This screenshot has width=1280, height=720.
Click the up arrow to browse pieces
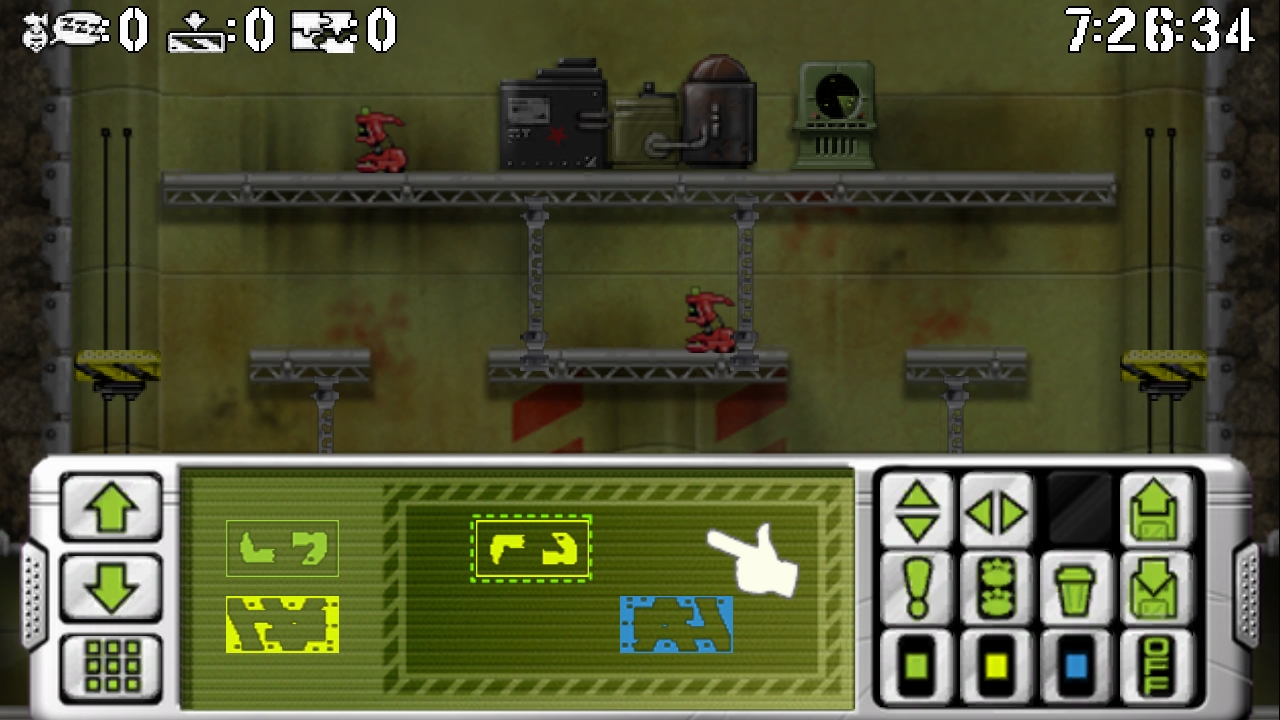click(110, 508)
